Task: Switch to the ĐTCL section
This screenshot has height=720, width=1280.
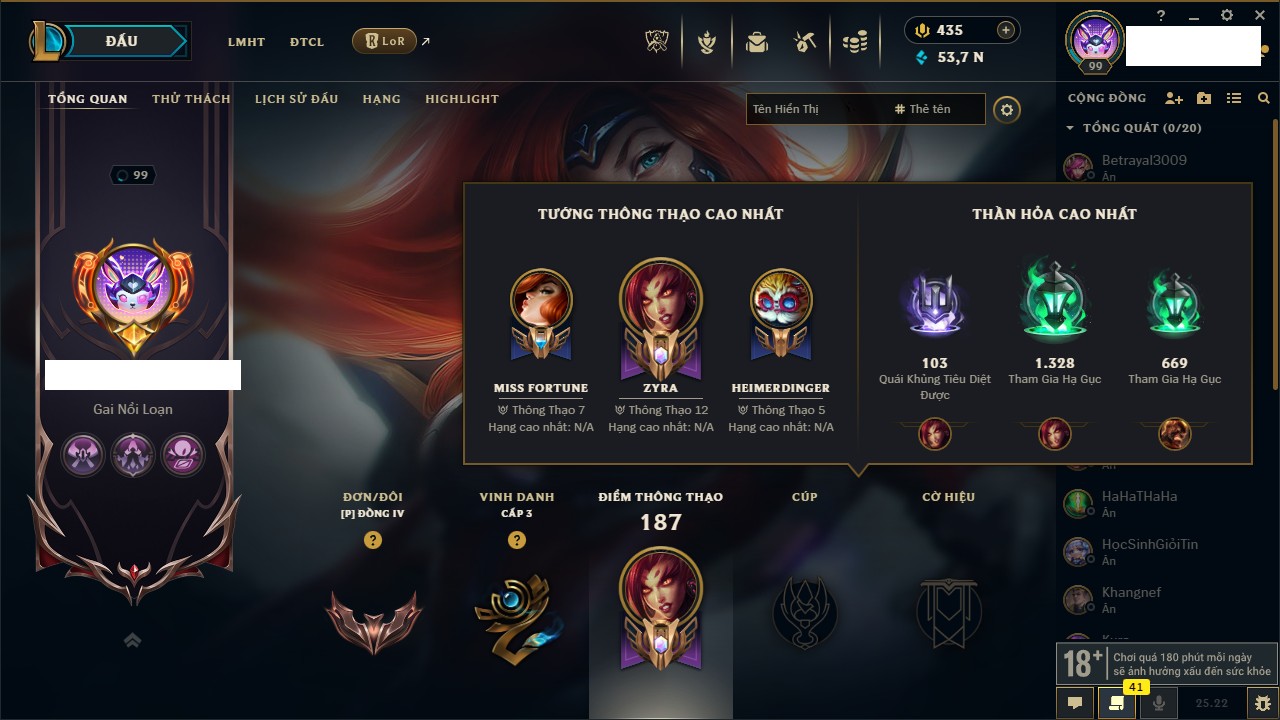Action: pyautogui.click(x=307, y=42)
